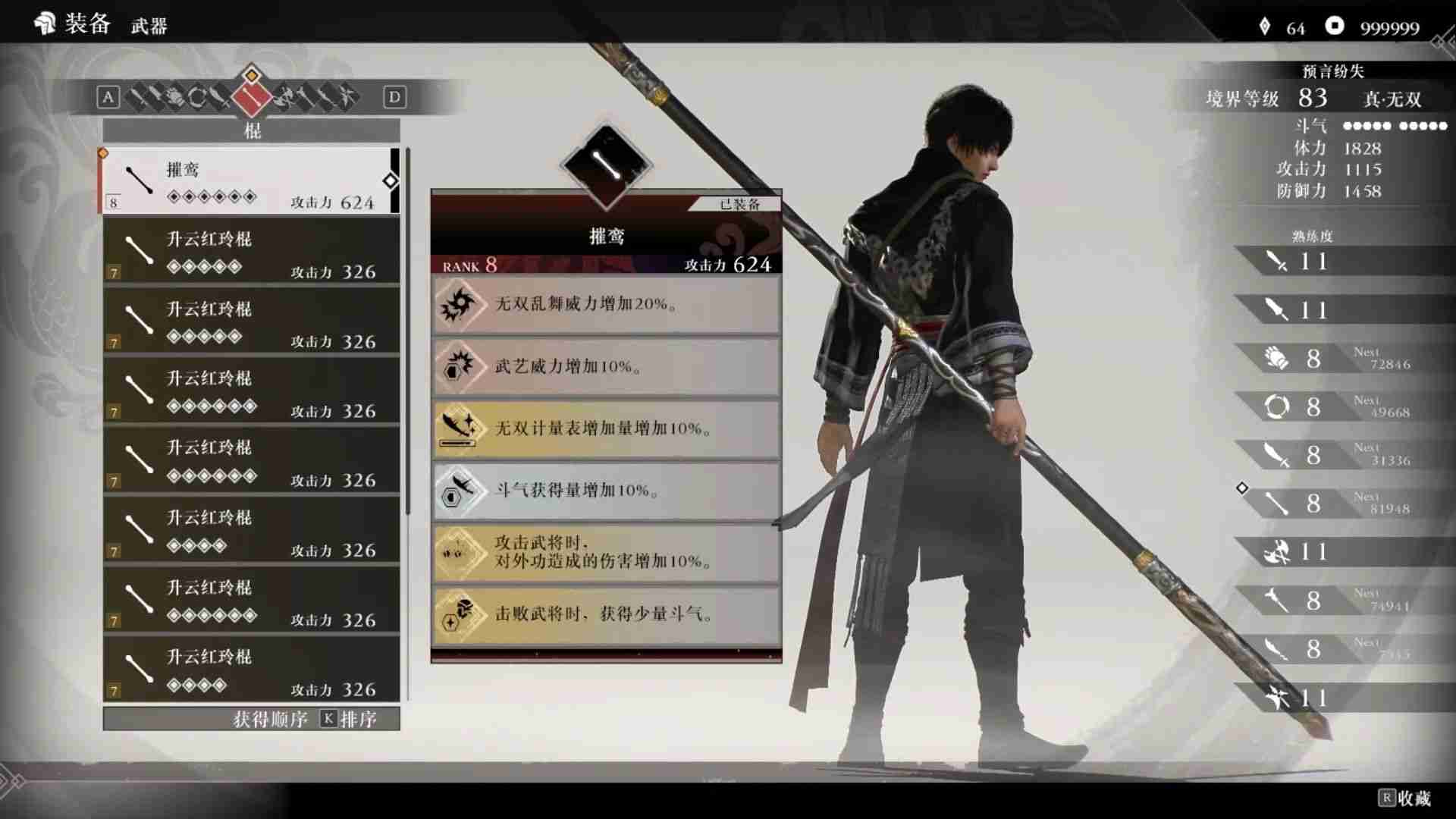
Task: Click the 装备 header menu item
Action: (86, 24)
